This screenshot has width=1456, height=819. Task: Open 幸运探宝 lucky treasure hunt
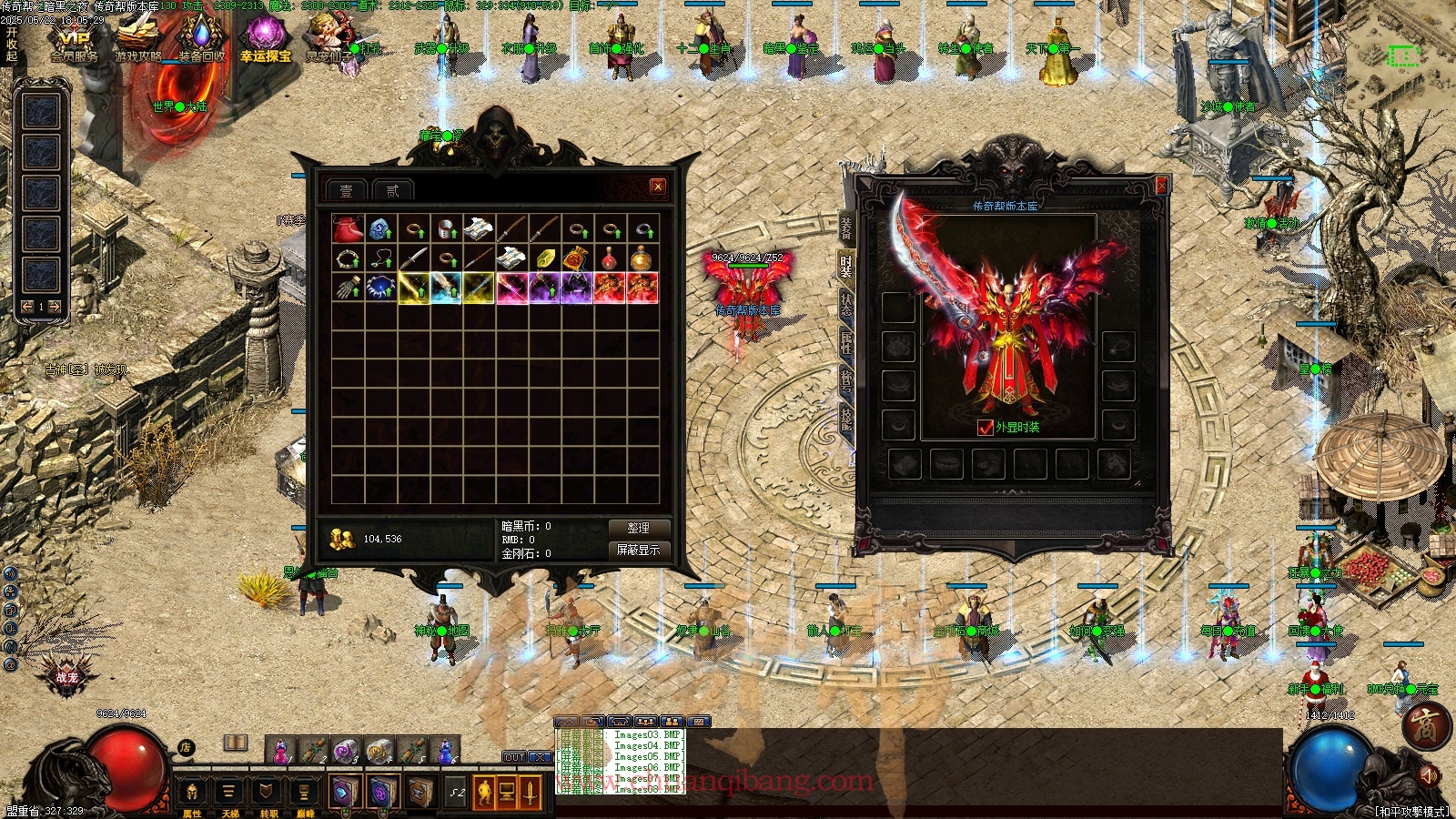[266, 41]
